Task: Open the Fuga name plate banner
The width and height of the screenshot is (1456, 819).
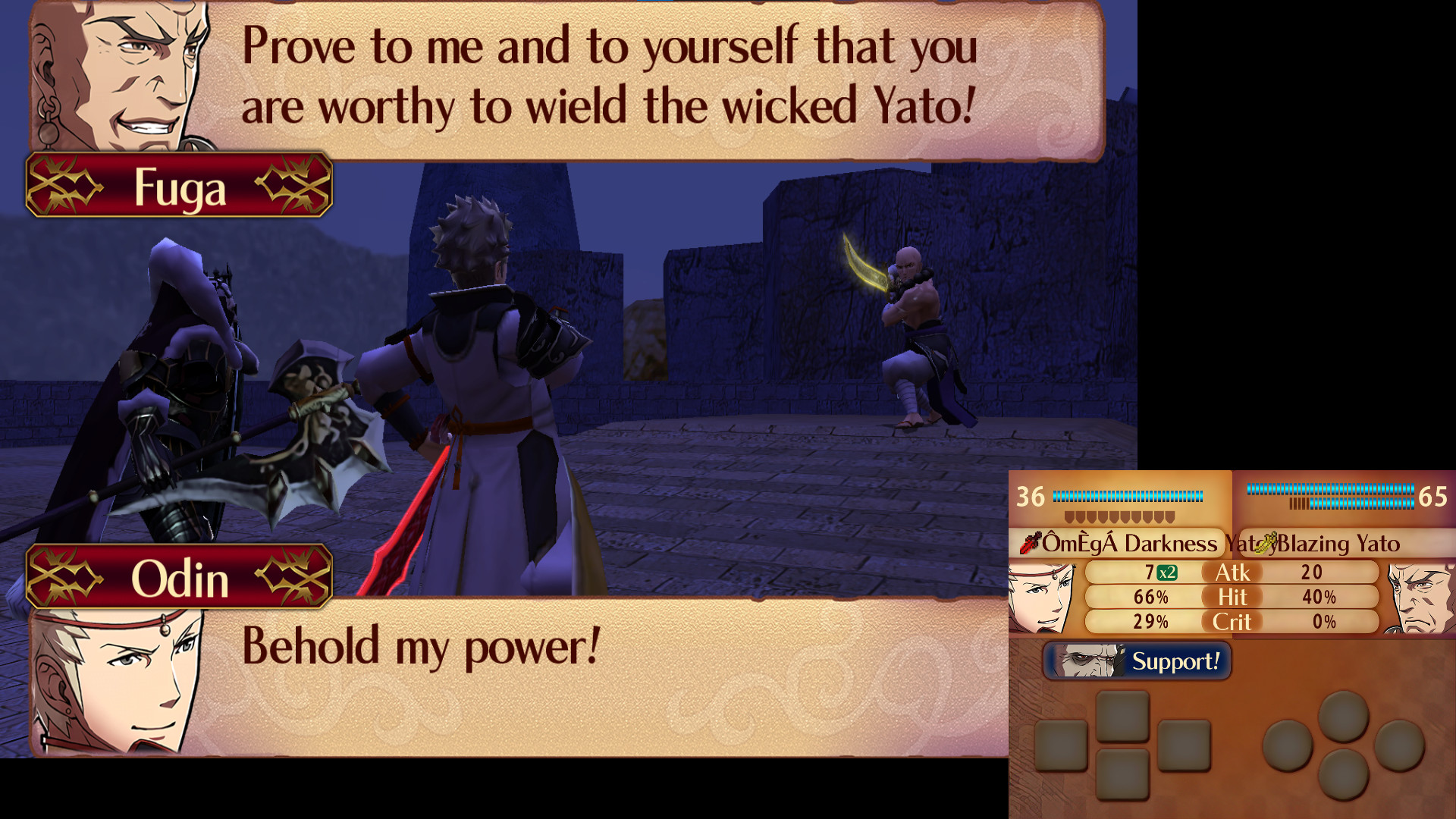Action: (x=178, y=186)
